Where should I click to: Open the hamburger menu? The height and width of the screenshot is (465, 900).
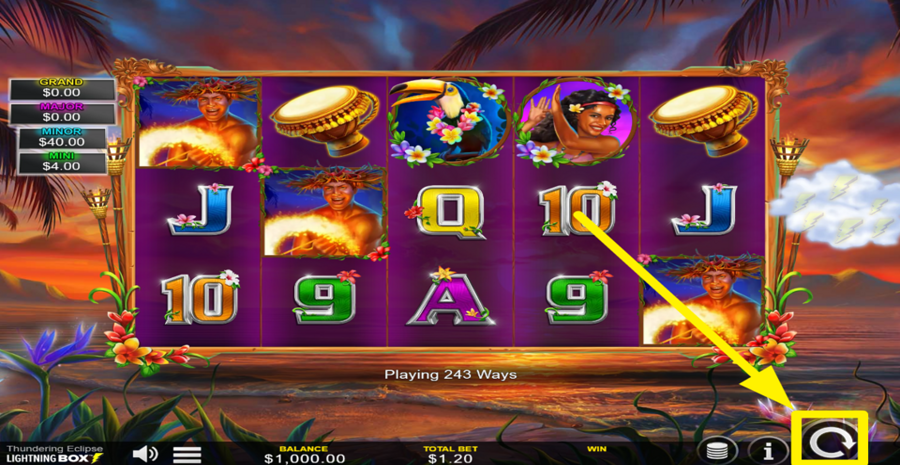coord(187,453)
